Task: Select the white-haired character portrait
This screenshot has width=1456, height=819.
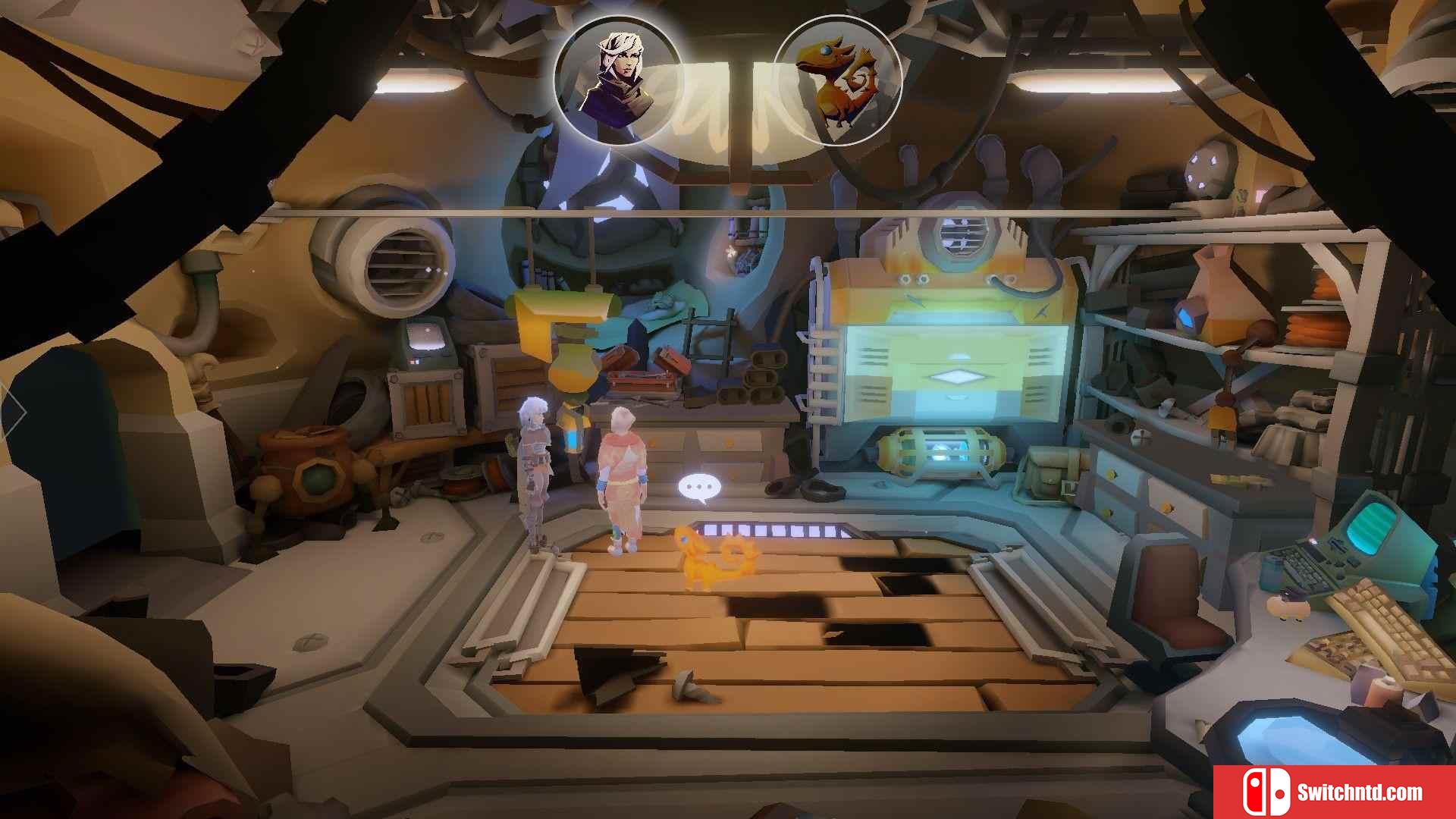Action: (617, 80)
